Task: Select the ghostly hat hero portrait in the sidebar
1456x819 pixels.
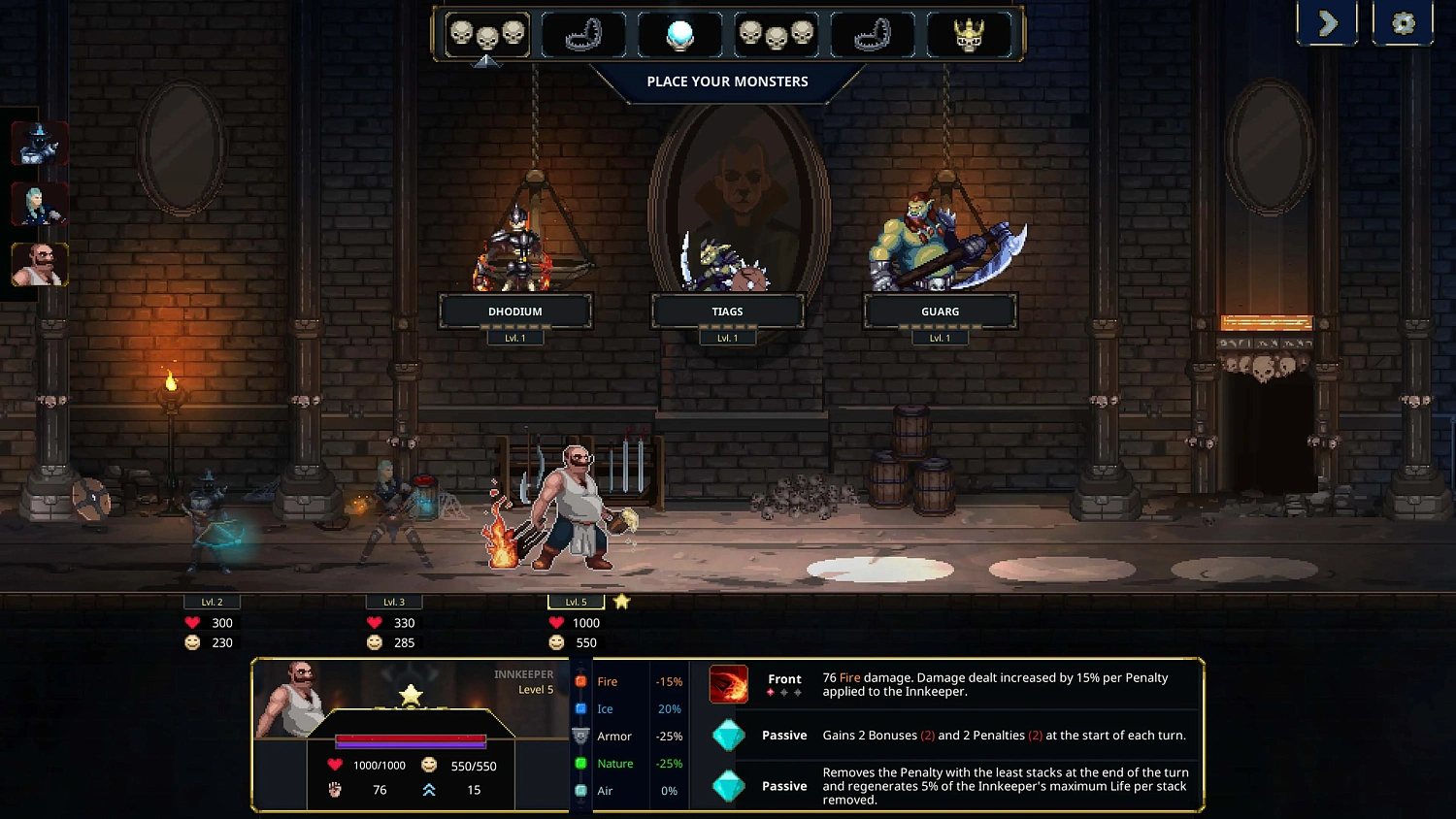Action: pos(40,144)
